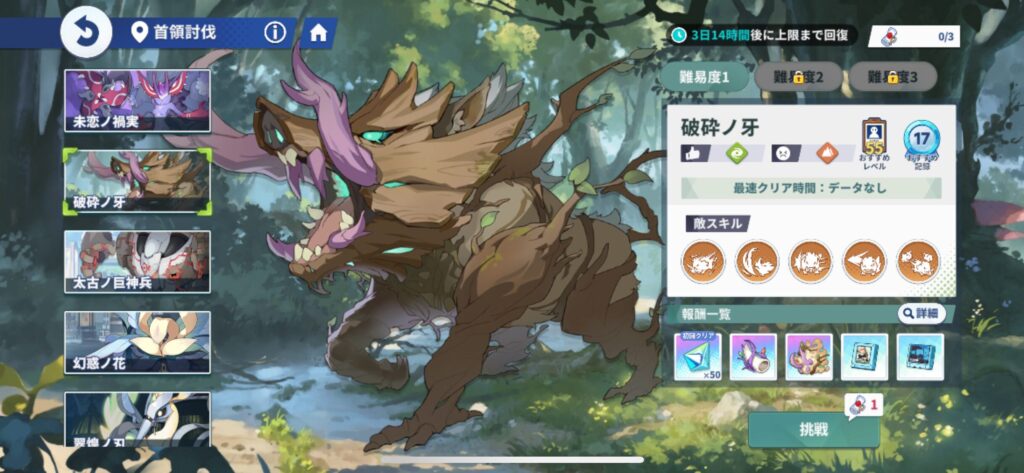
Task: Select the 破砕ノ牙 boss tile
Action: click(x=137, y=181)
